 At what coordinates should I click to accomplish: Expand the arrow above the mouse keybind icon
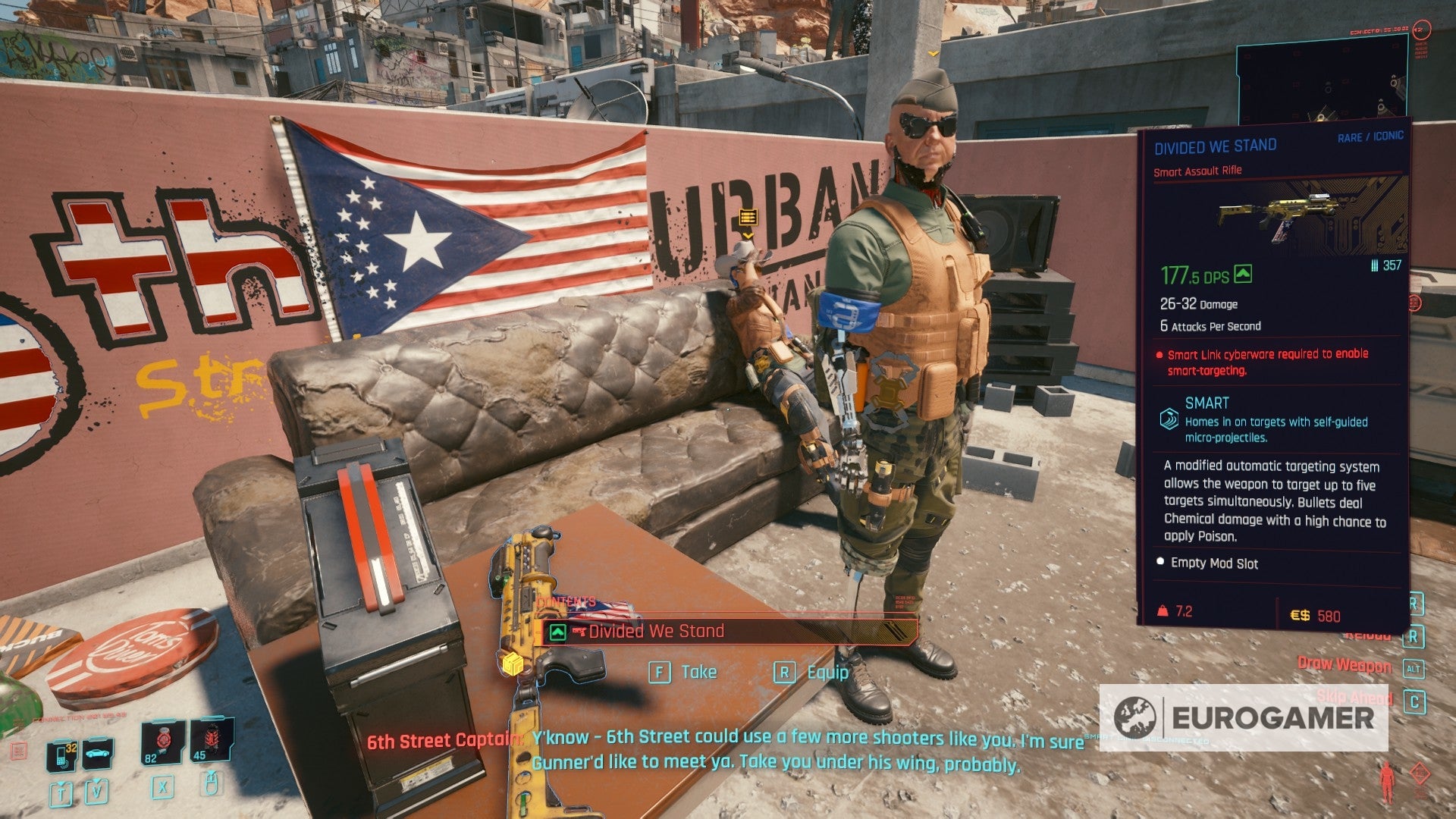pos(212,773)
